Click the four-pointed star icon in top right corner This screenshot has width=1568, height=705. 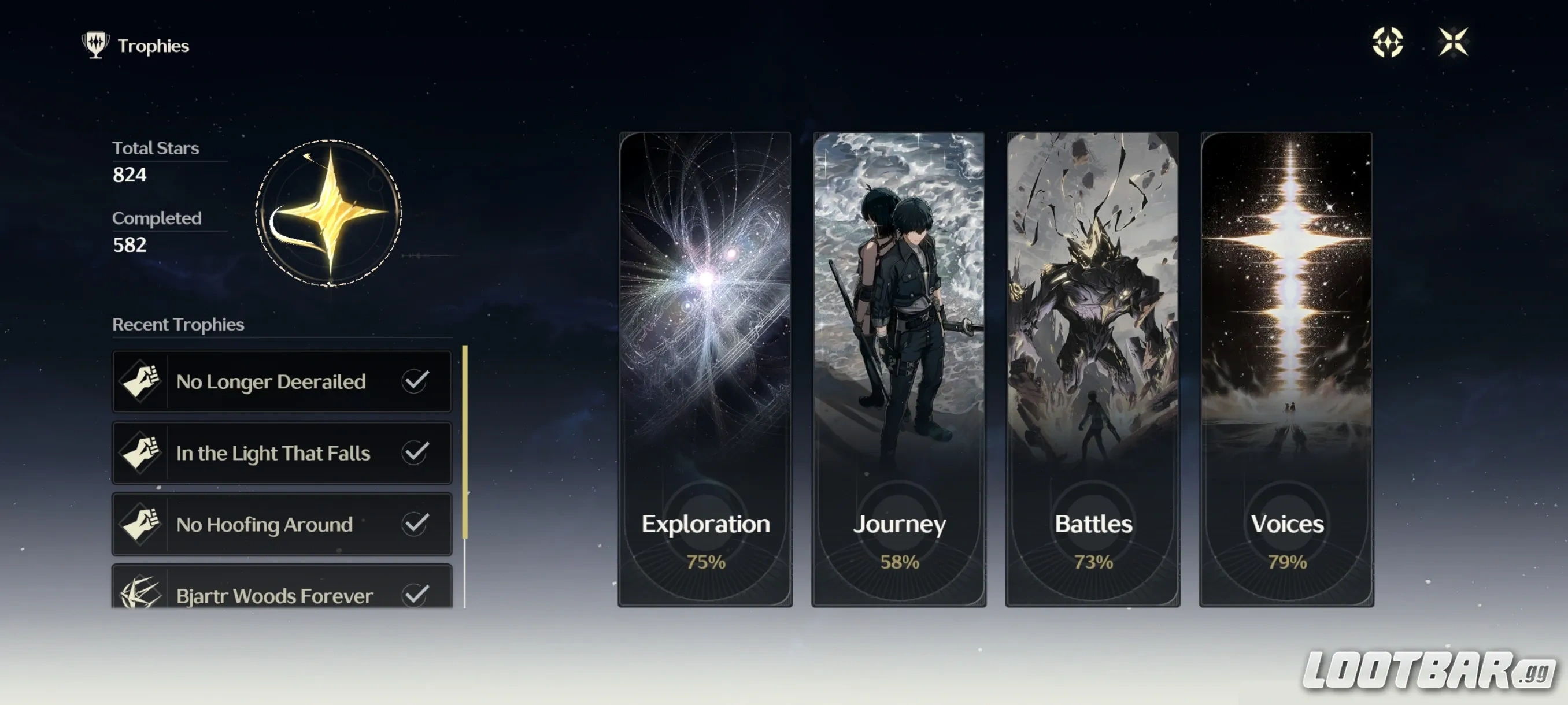(1455, 43)
